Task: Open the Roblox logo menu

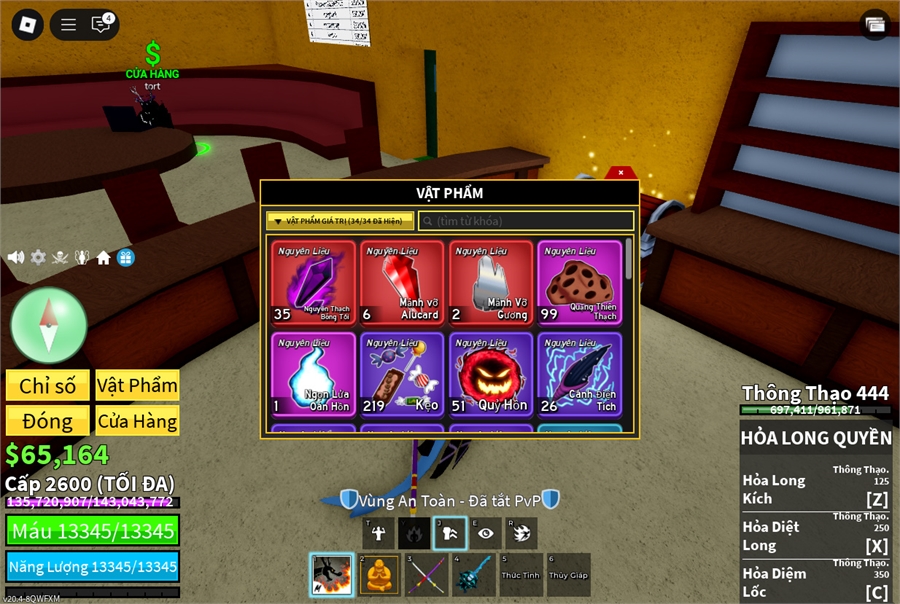Action: [x=24, y=24]
